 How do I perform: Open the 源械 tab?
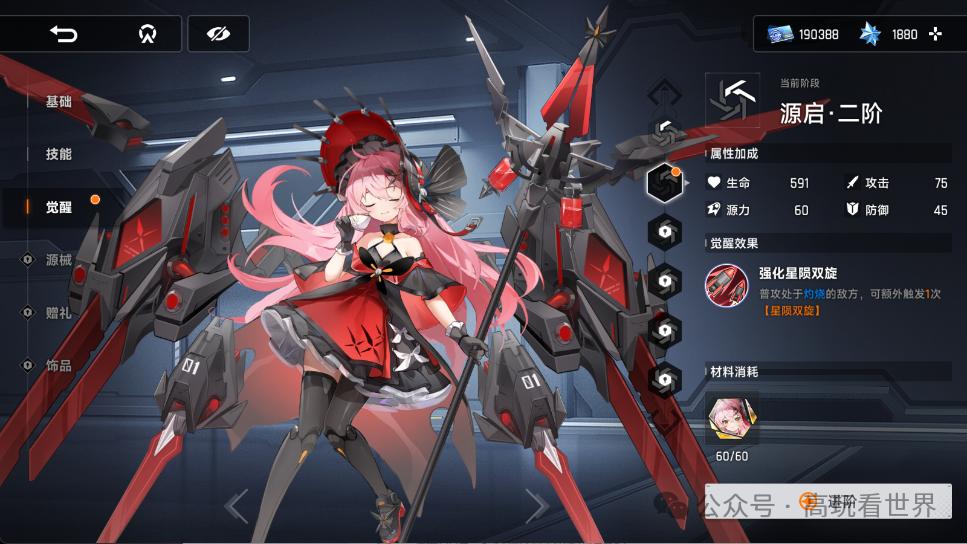[58, 260]
